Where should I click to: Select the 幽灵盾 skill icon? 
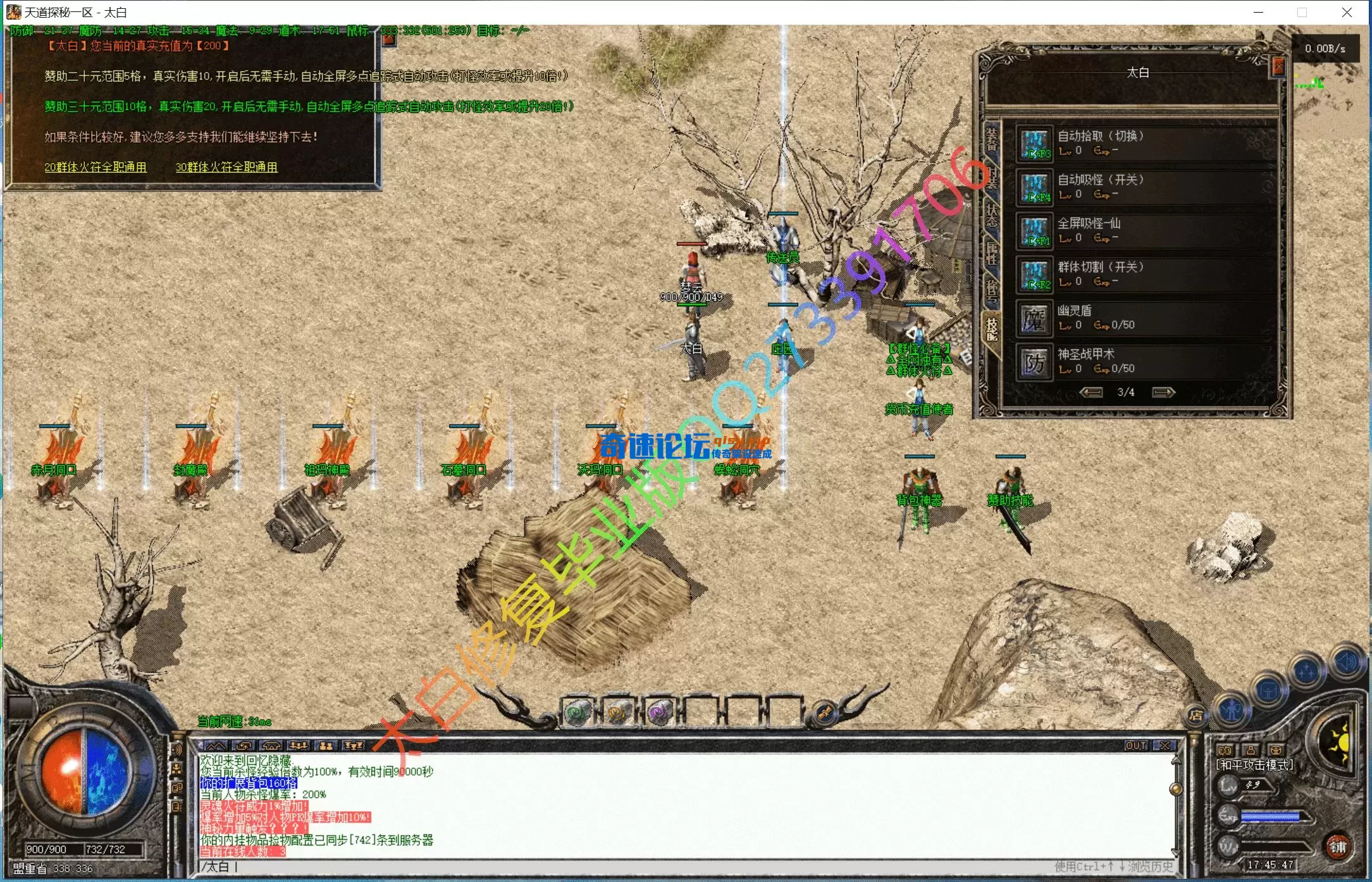(1035, 319)
